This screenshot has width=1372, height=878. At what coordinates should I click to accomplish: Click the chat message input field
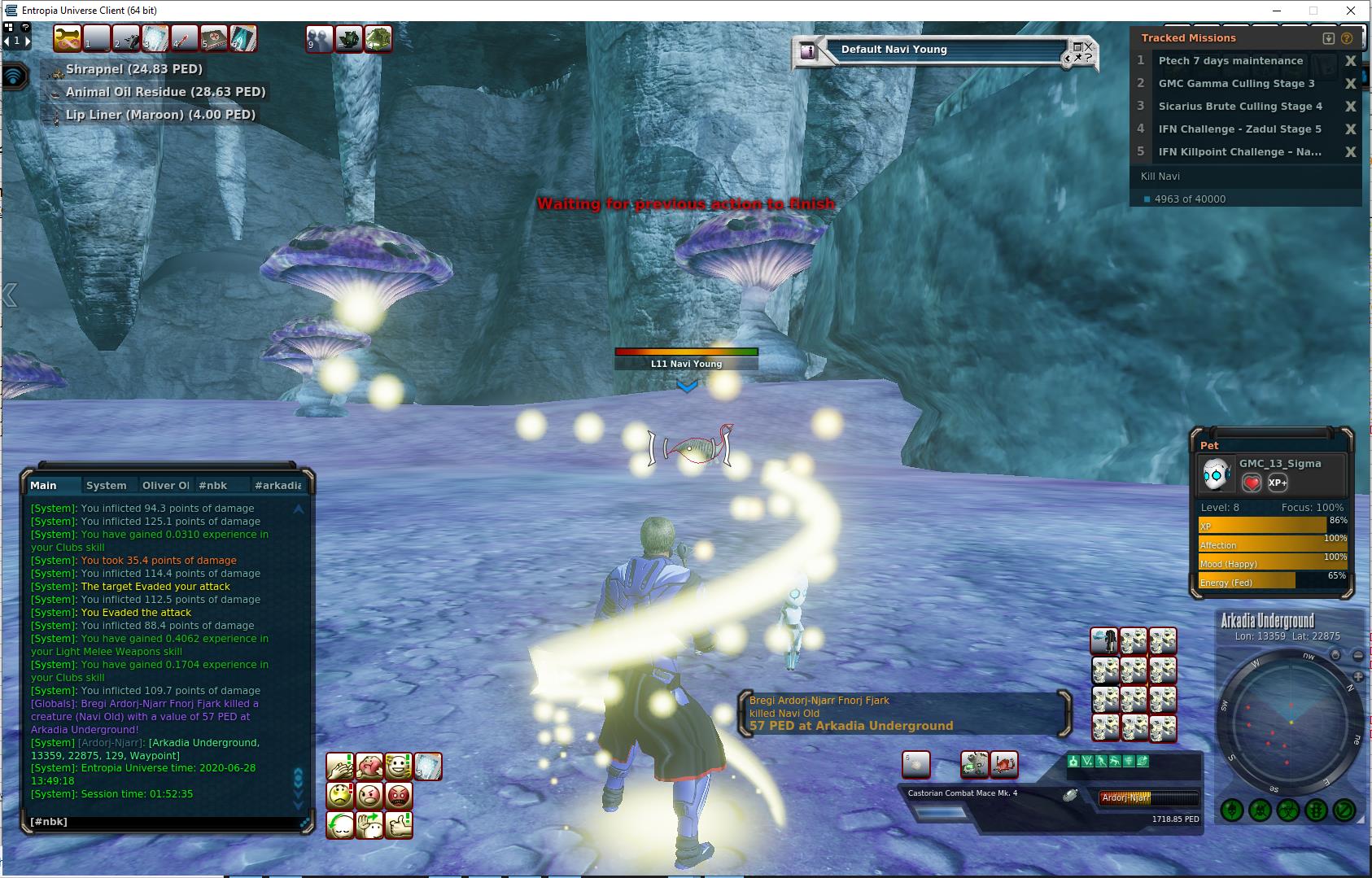point(163,822)
